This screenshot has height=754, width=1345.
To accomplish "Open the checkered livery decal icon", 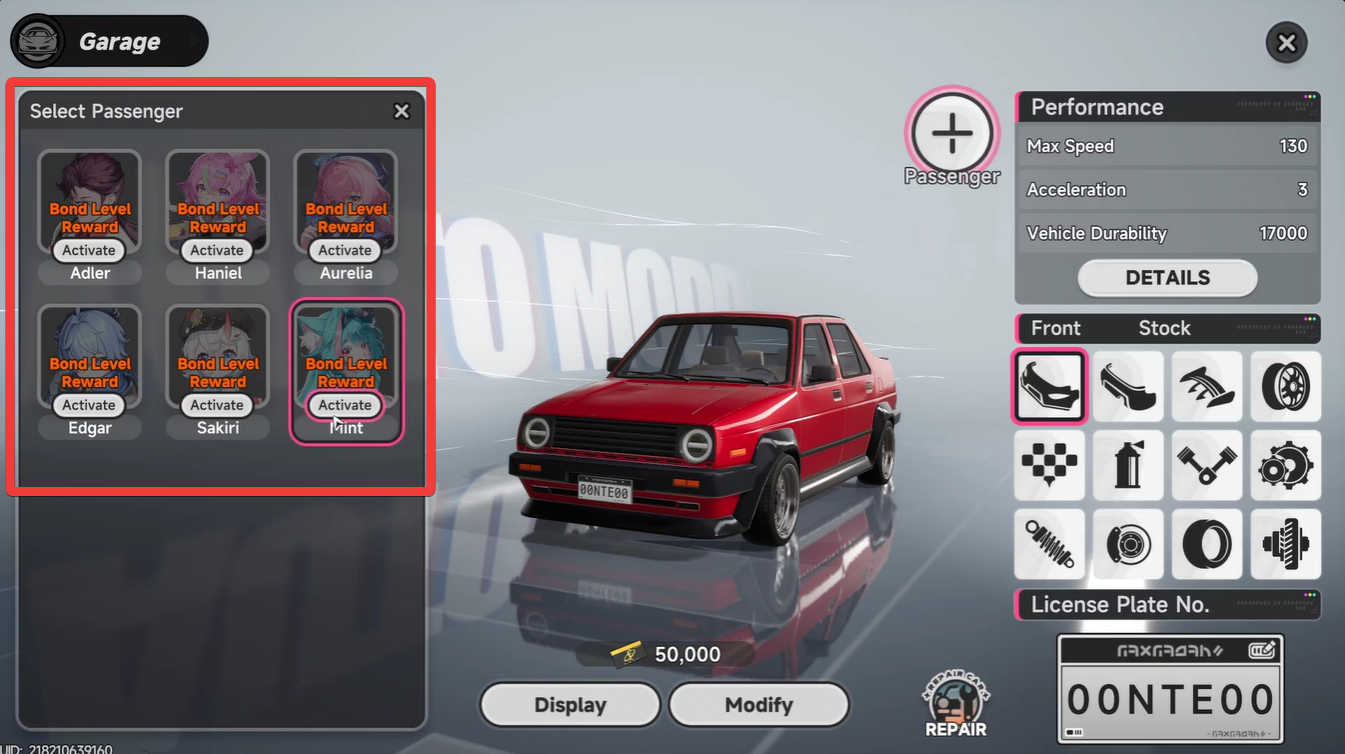I will coord(1049,465).
